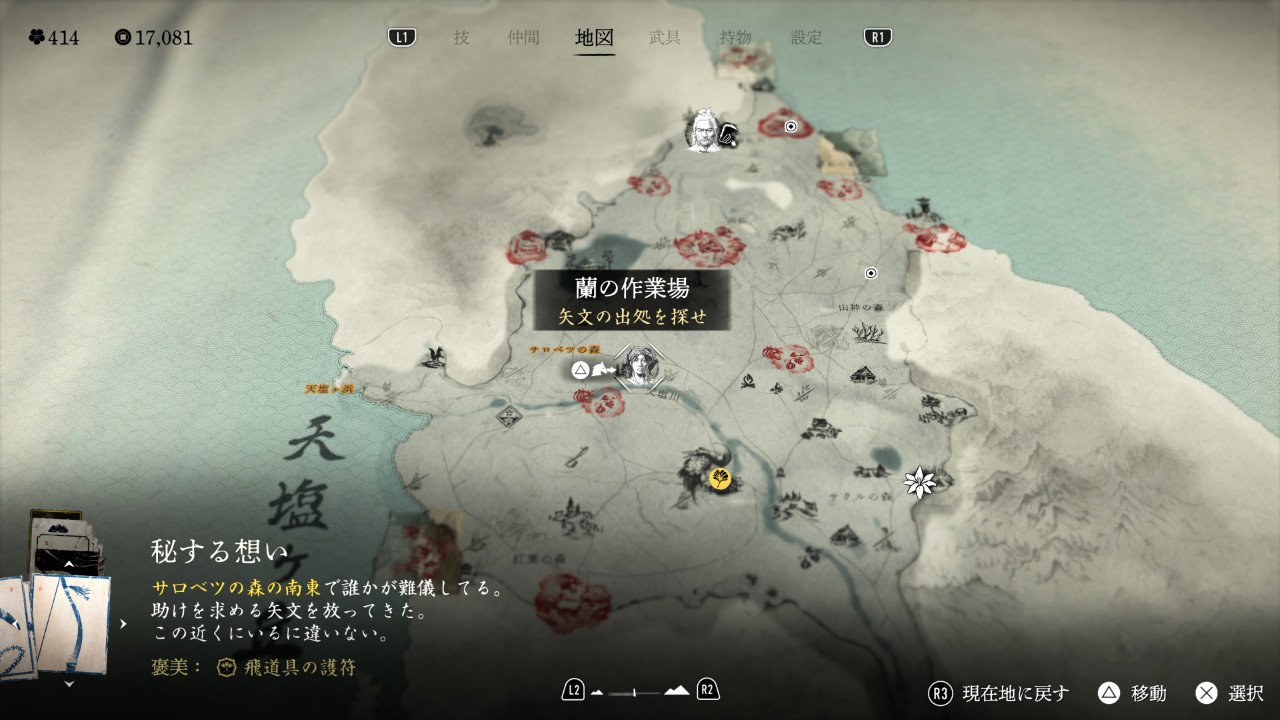This screenshot has width=1280, height=720.
Task: Choose the white lily flower map marker
Action: (x=918, y=483)
